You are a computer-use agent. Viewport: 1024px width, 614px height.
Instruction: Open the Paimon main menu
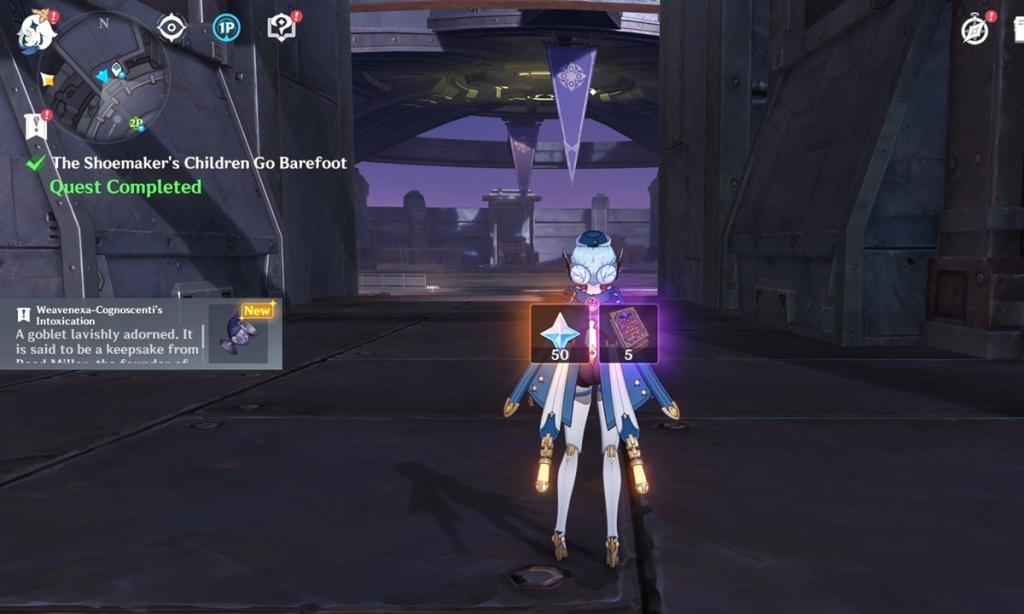(x=37, y=32)
